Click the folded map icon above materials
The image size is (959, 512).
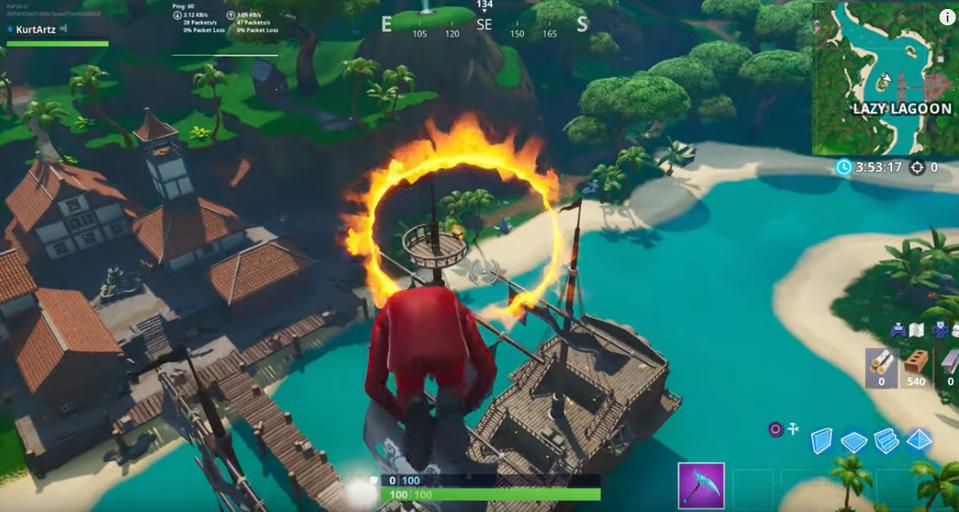coord(916,330)
